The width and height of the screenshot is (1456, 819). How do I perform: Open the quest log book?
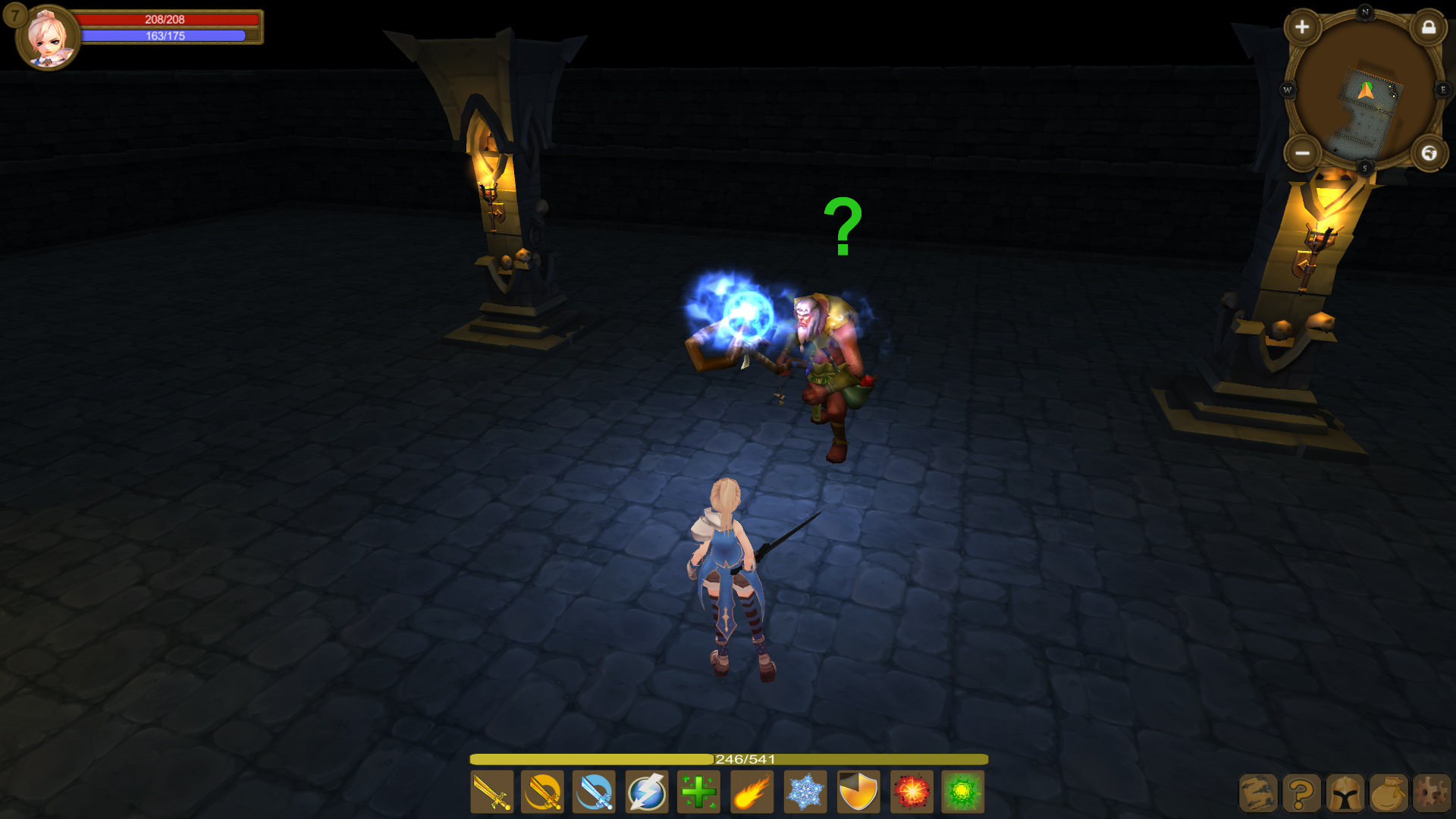pyautogui.click(x=1258, y=792)
